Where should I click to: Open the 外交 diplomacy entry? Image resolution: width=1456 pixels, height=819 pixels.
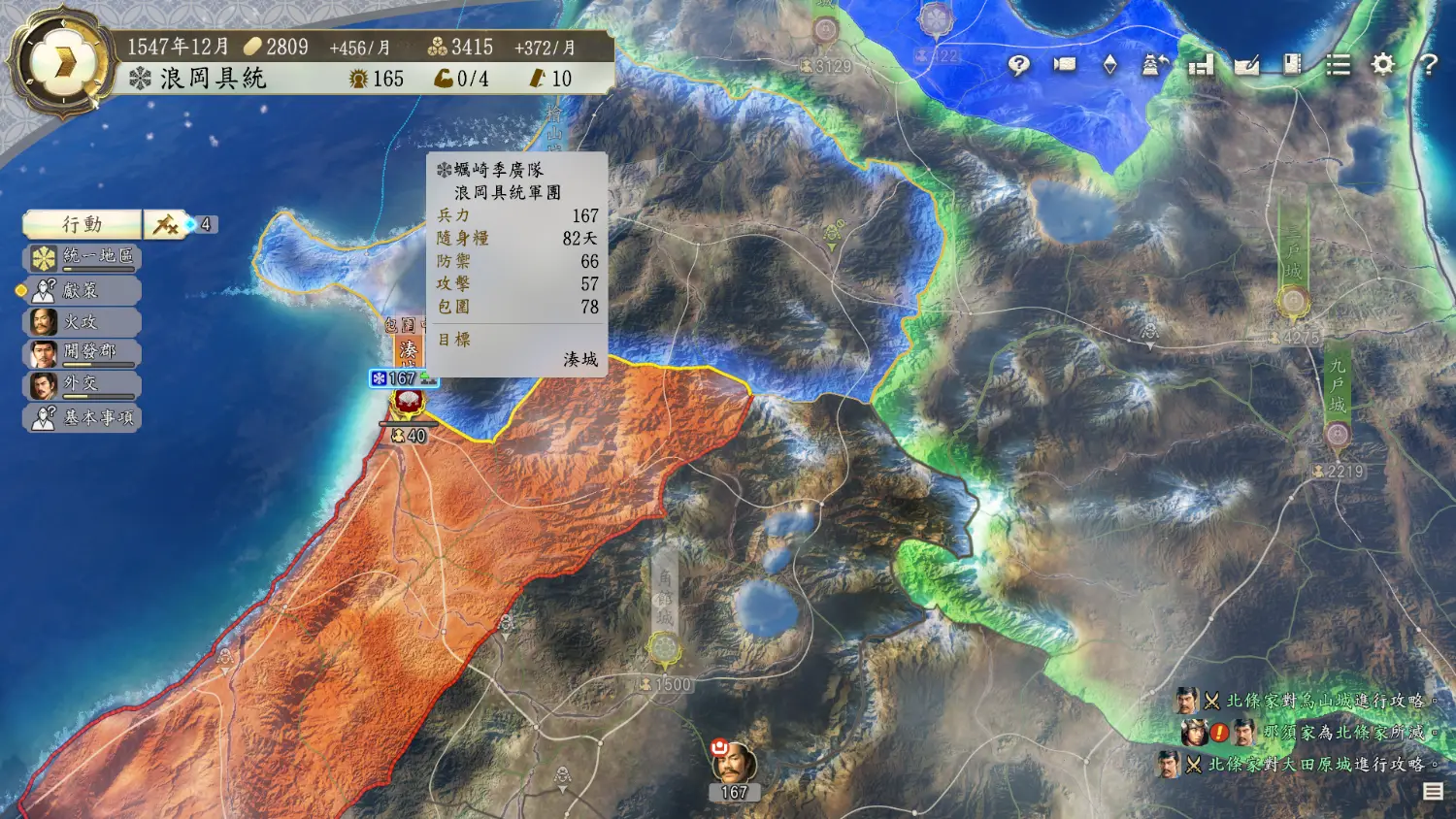[x=84, y=384]
